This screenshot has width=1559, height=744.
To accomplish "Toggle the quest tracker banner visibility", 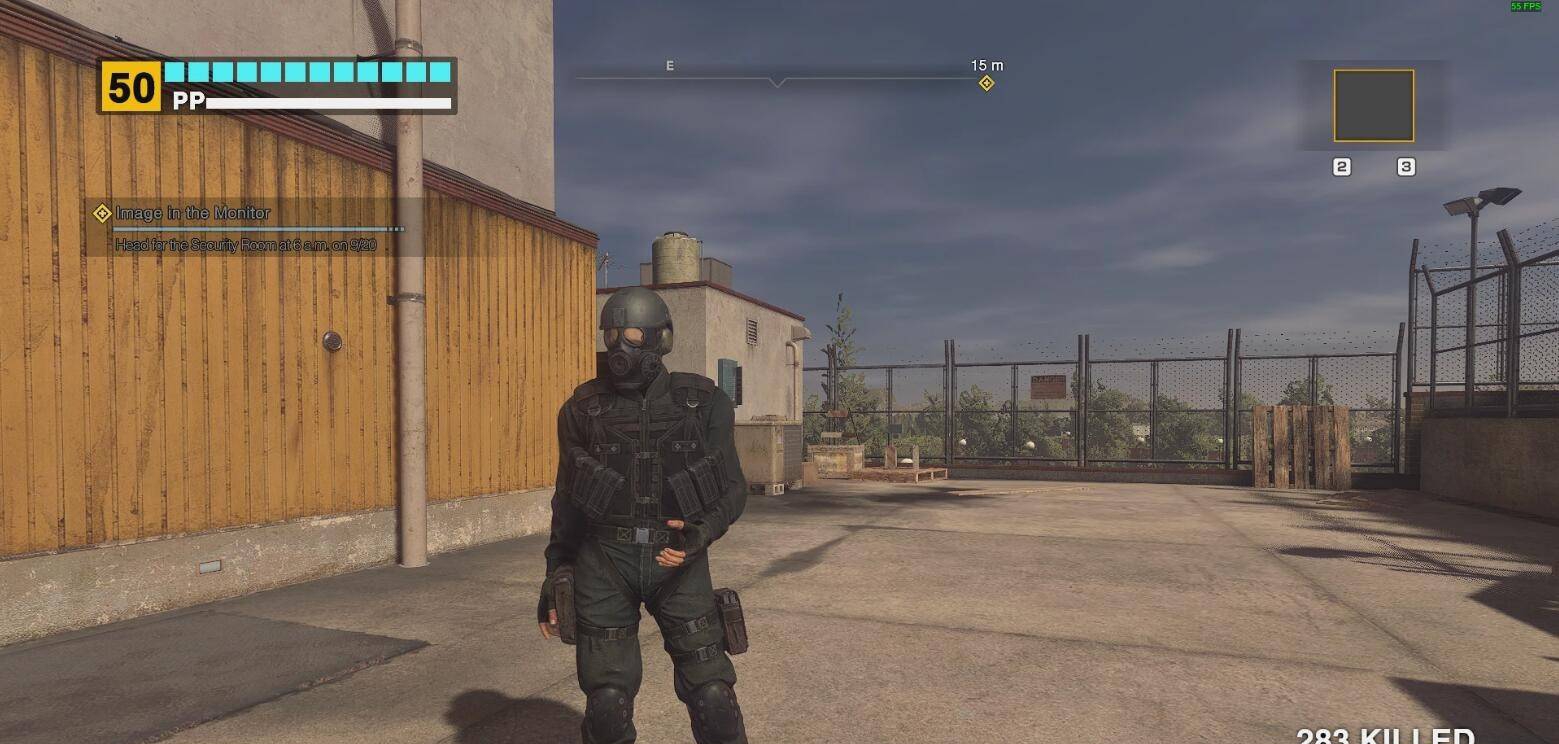I will (250, 225).
